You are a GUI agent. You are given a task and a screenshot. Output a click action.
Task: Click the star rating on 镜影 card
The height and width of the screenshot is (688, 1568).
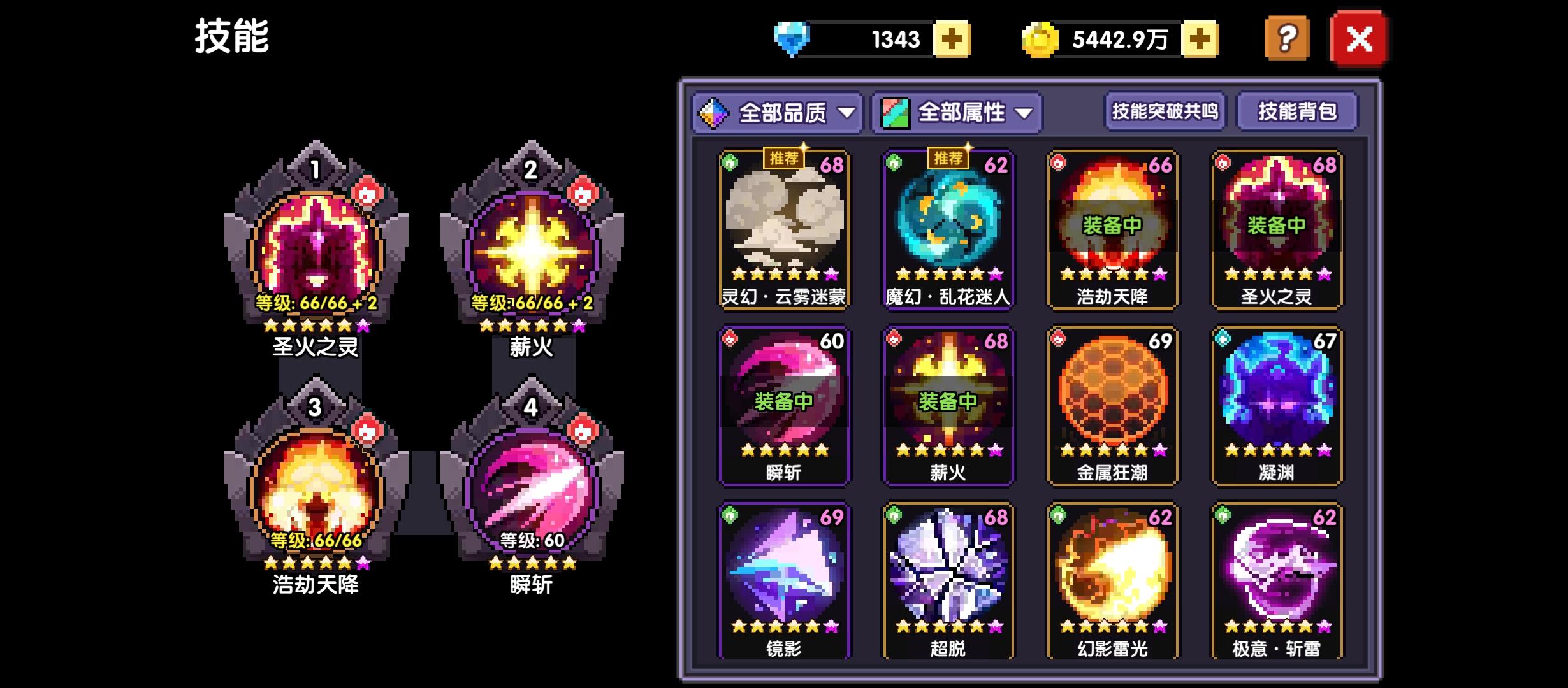click(784, 627)
